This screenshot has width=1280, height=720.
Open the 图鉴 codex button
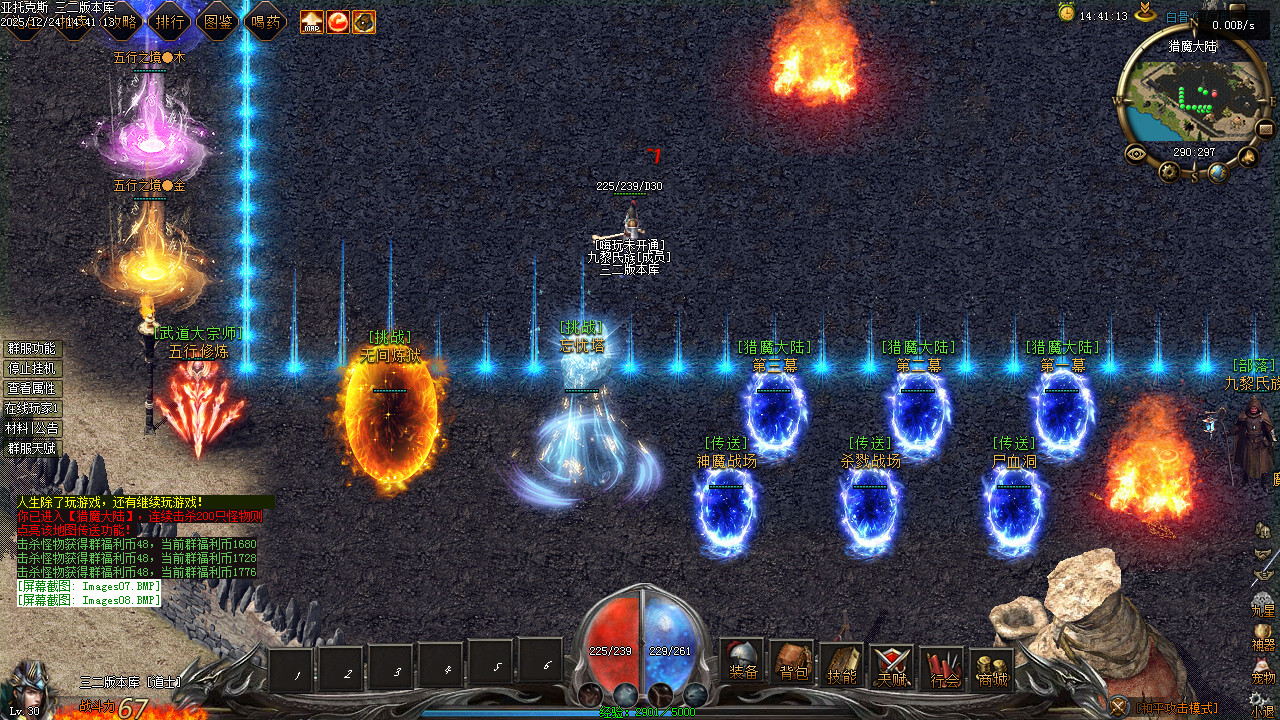(x=218, y=21)
